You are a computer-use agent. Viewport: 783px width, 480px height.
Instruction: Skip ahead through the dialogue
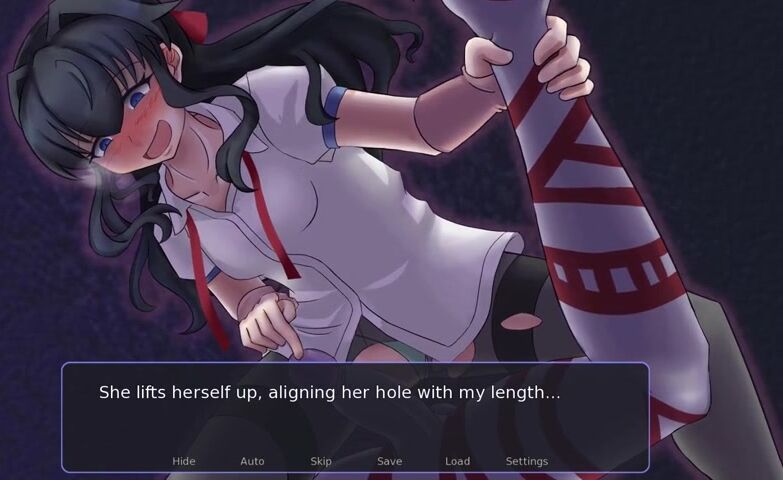click(x=321, y=461)
